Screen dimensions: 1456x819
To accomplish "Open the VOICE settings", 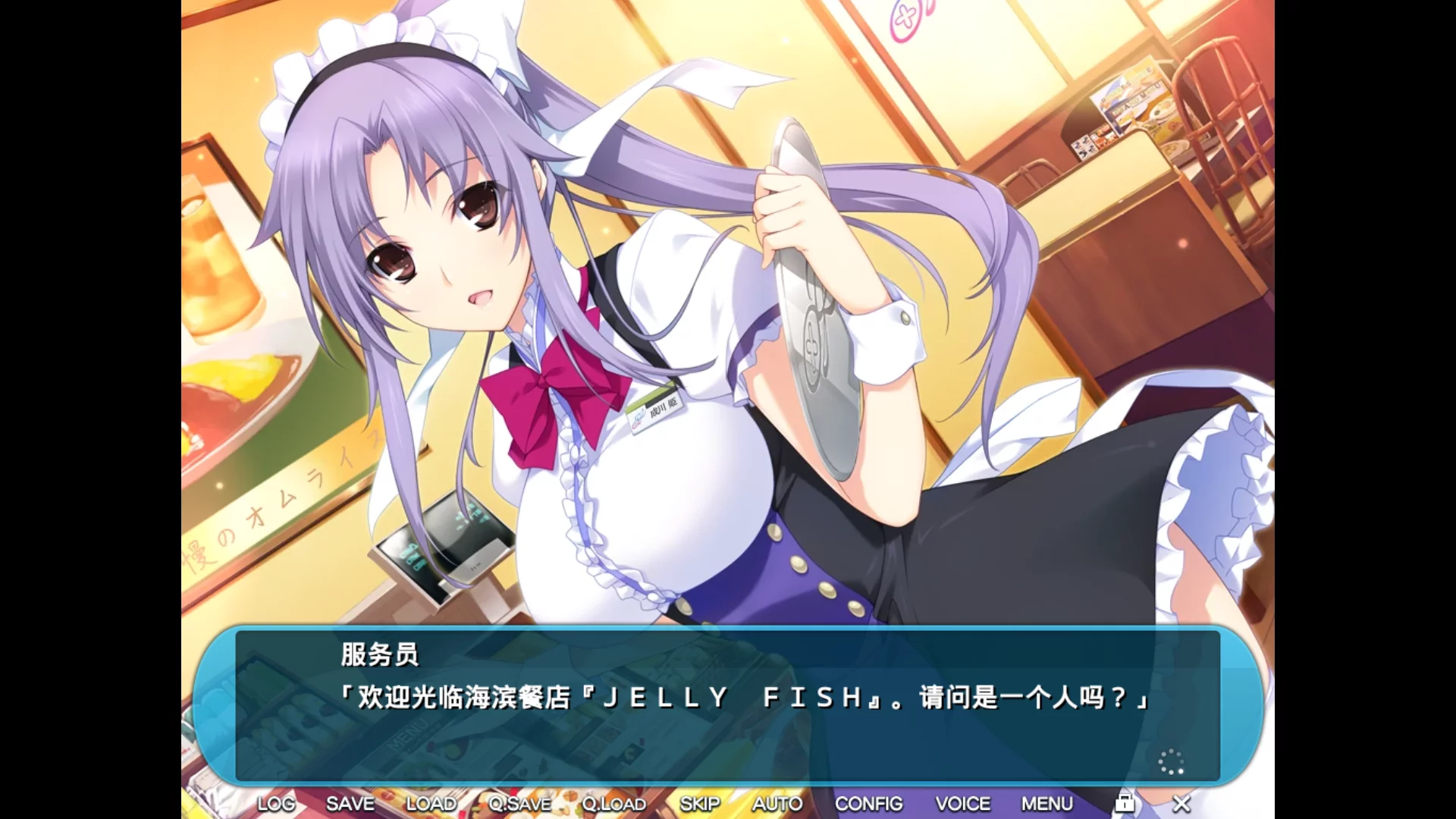I will (x=963, y=803).
